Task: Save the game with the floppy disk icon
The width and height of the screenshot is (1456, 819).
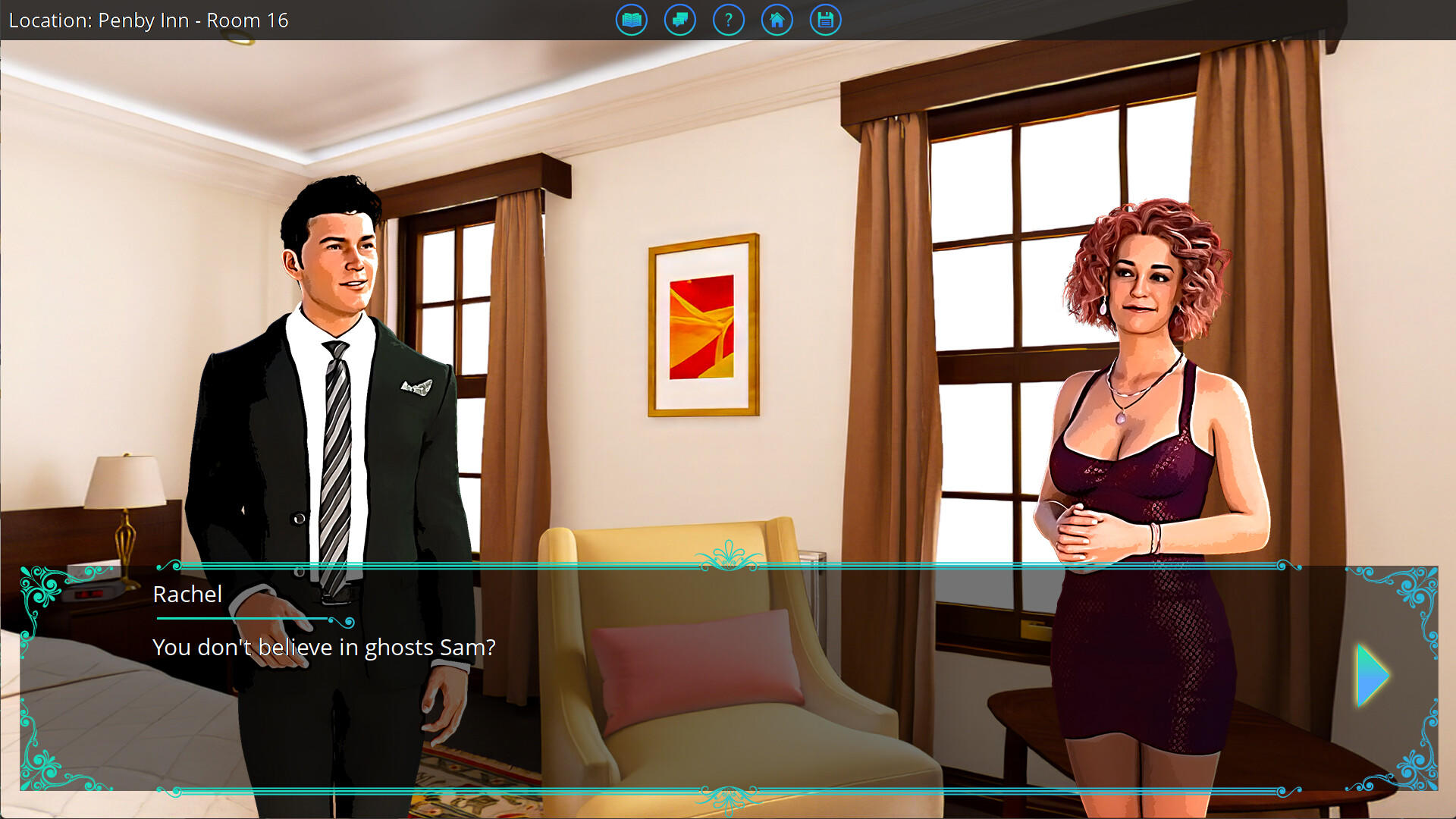Action: pos(825,20)
